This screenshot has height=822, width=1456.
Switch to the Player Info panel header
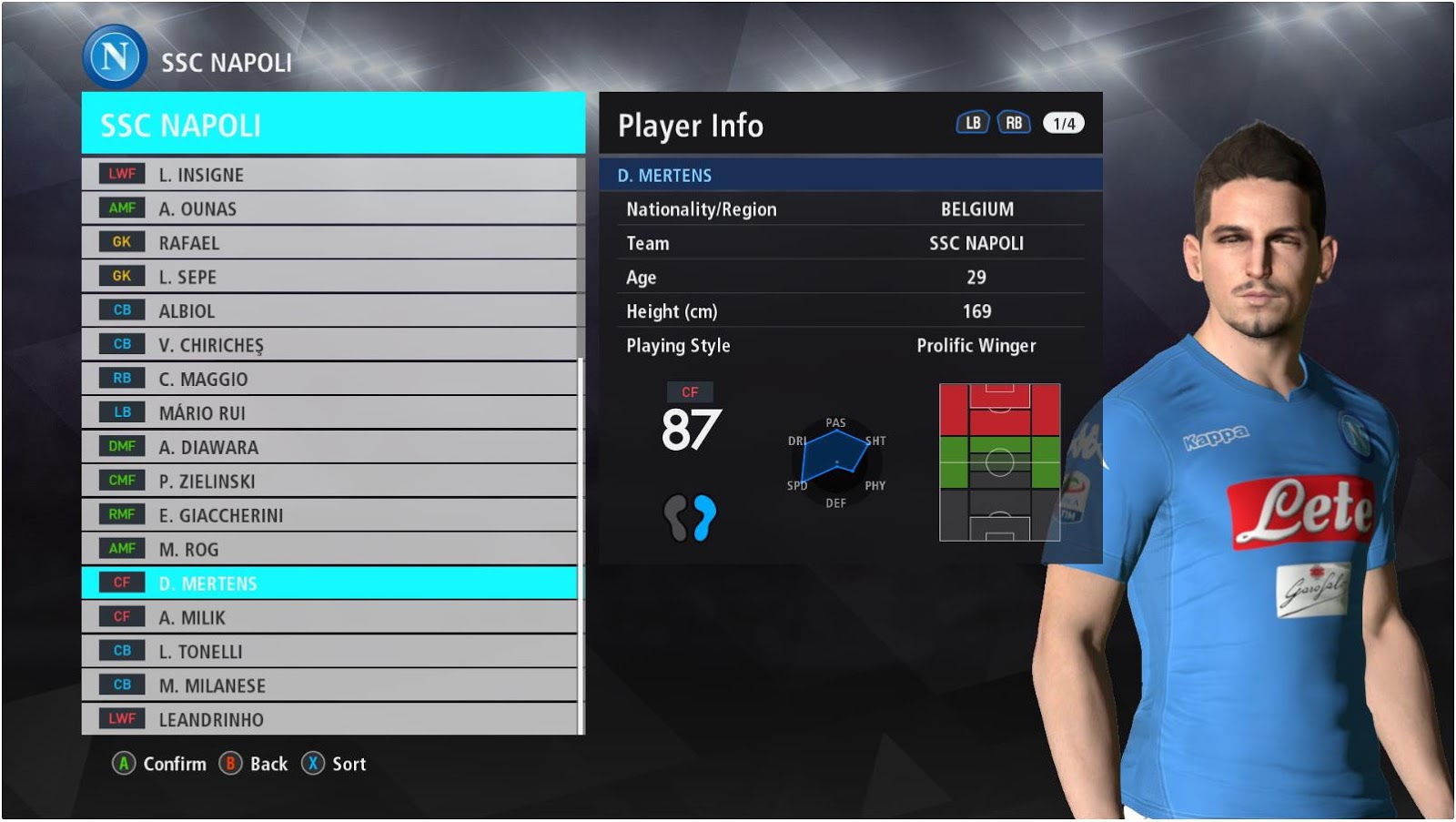[x=690, y=127]
